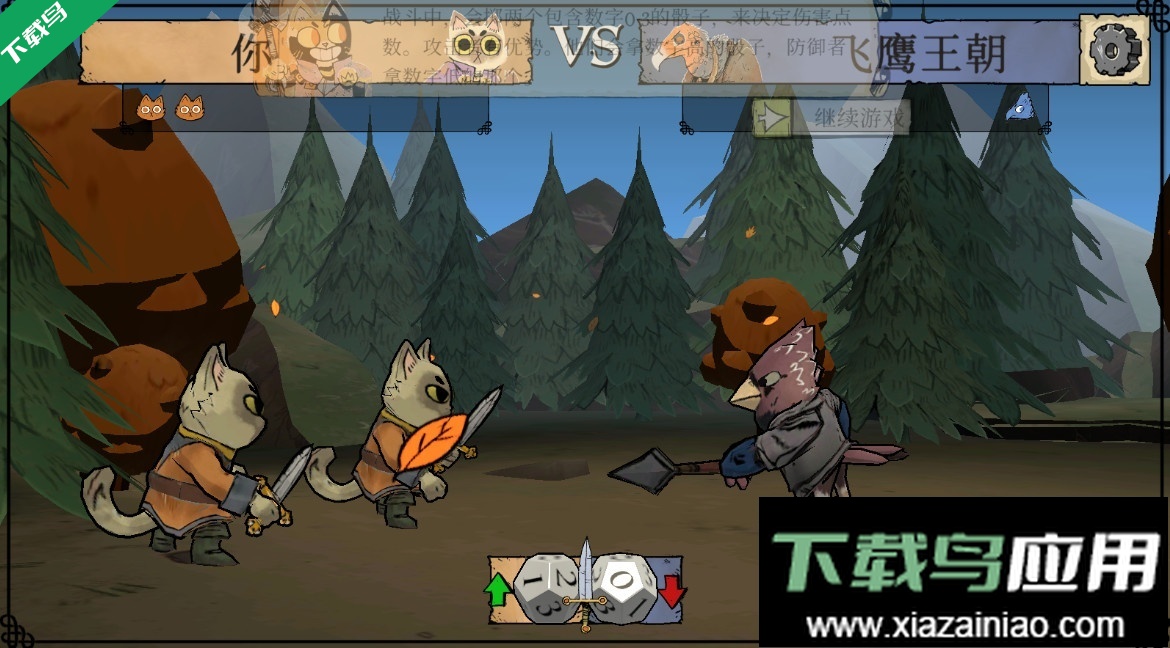The width and height of the screenshot is (1170, 648).
Task: Open the gear settings menu
Action: point(1114,50)
